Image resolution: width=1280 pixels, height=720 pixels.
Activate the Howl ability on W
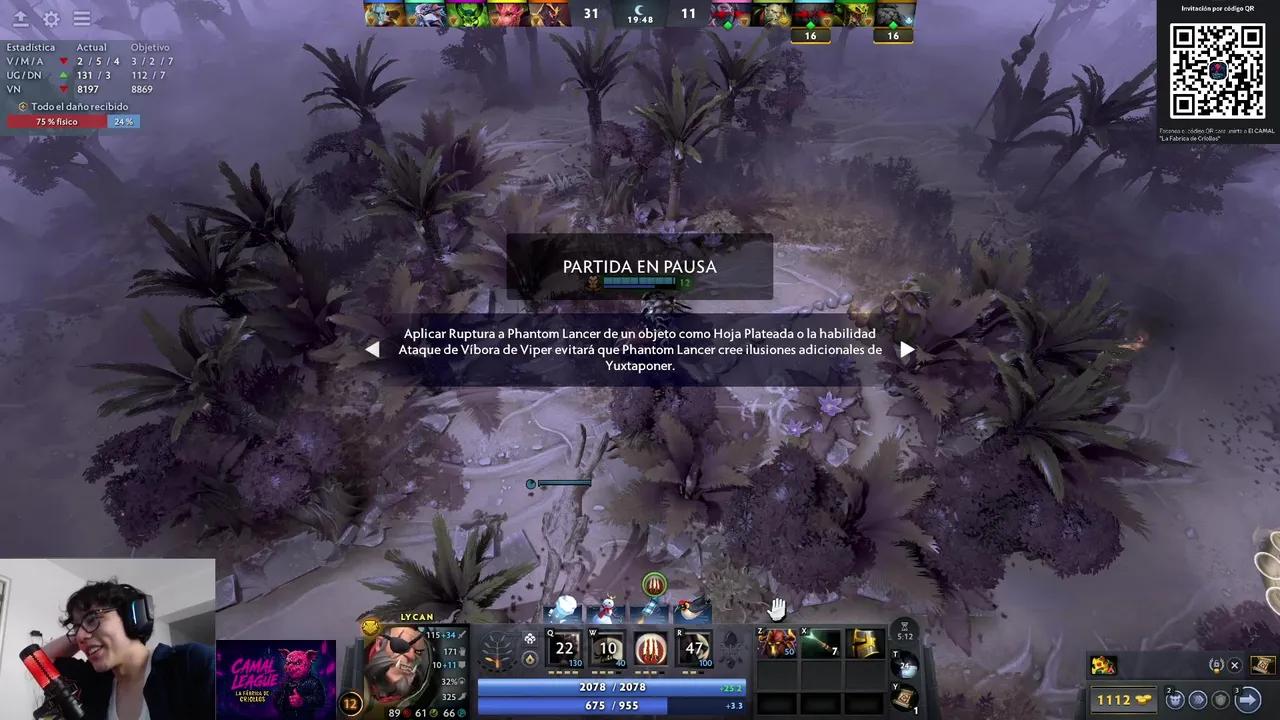(606, 650)
